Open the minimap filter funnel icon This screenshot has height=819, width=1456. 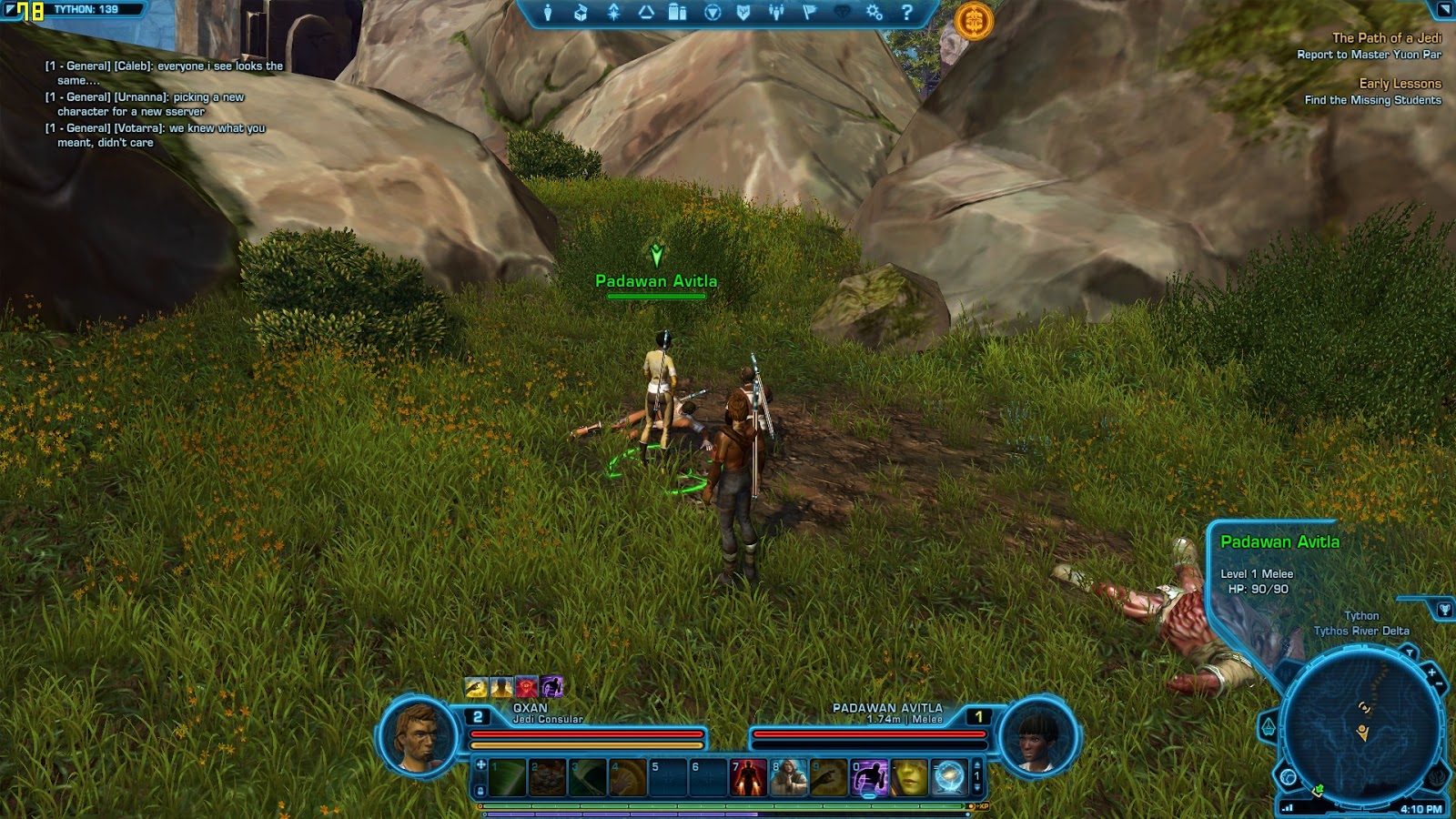tap(1409, 652)
